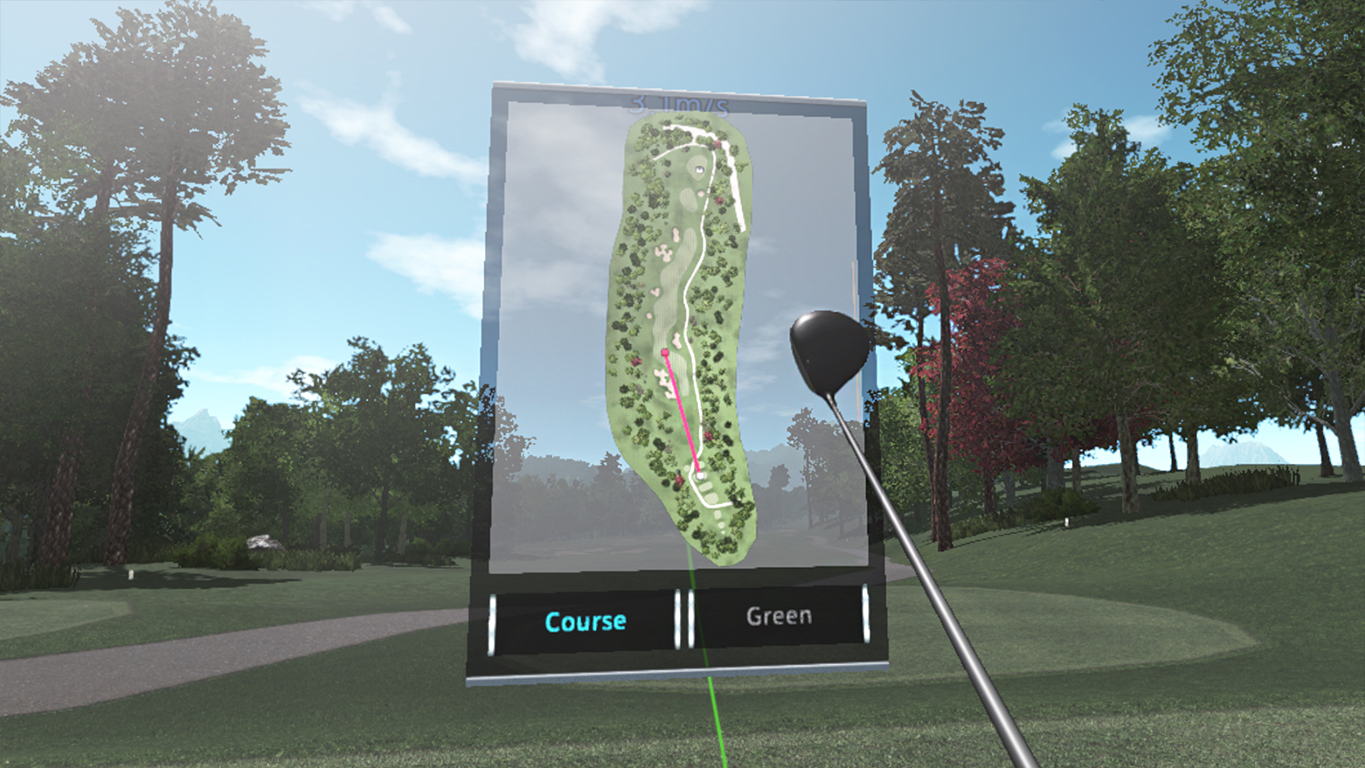Click the pink aim line on the map
The image size is (1365, 768).
pos(683,410)
